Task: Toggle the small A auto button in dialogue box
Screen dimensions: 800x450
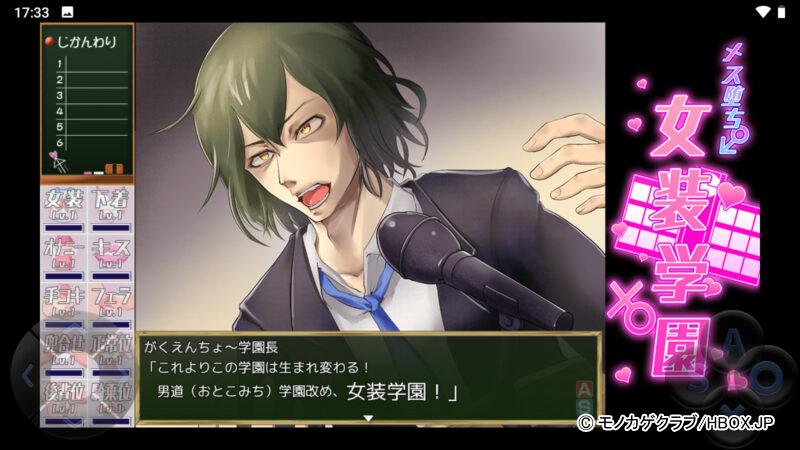Action: pyautogui.click(x=584, y=388)
